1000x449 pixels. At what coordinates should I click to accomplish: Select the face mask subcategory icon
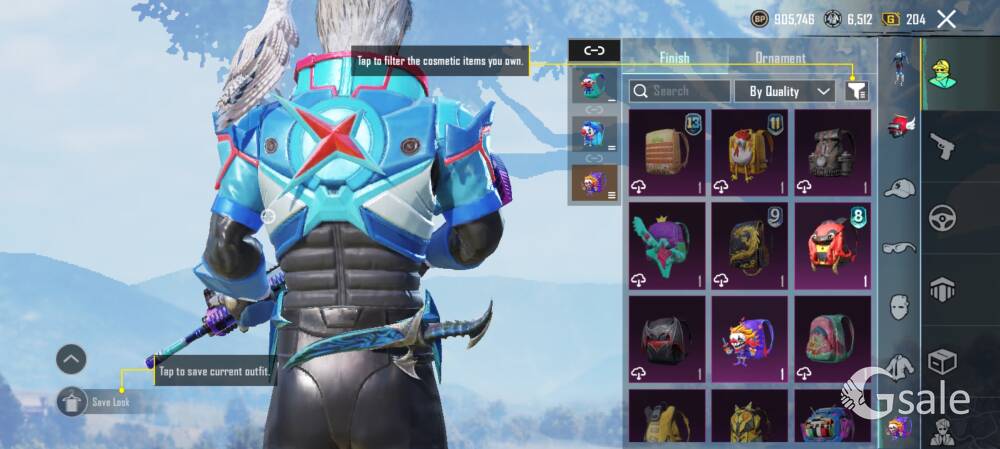[900, 305]
